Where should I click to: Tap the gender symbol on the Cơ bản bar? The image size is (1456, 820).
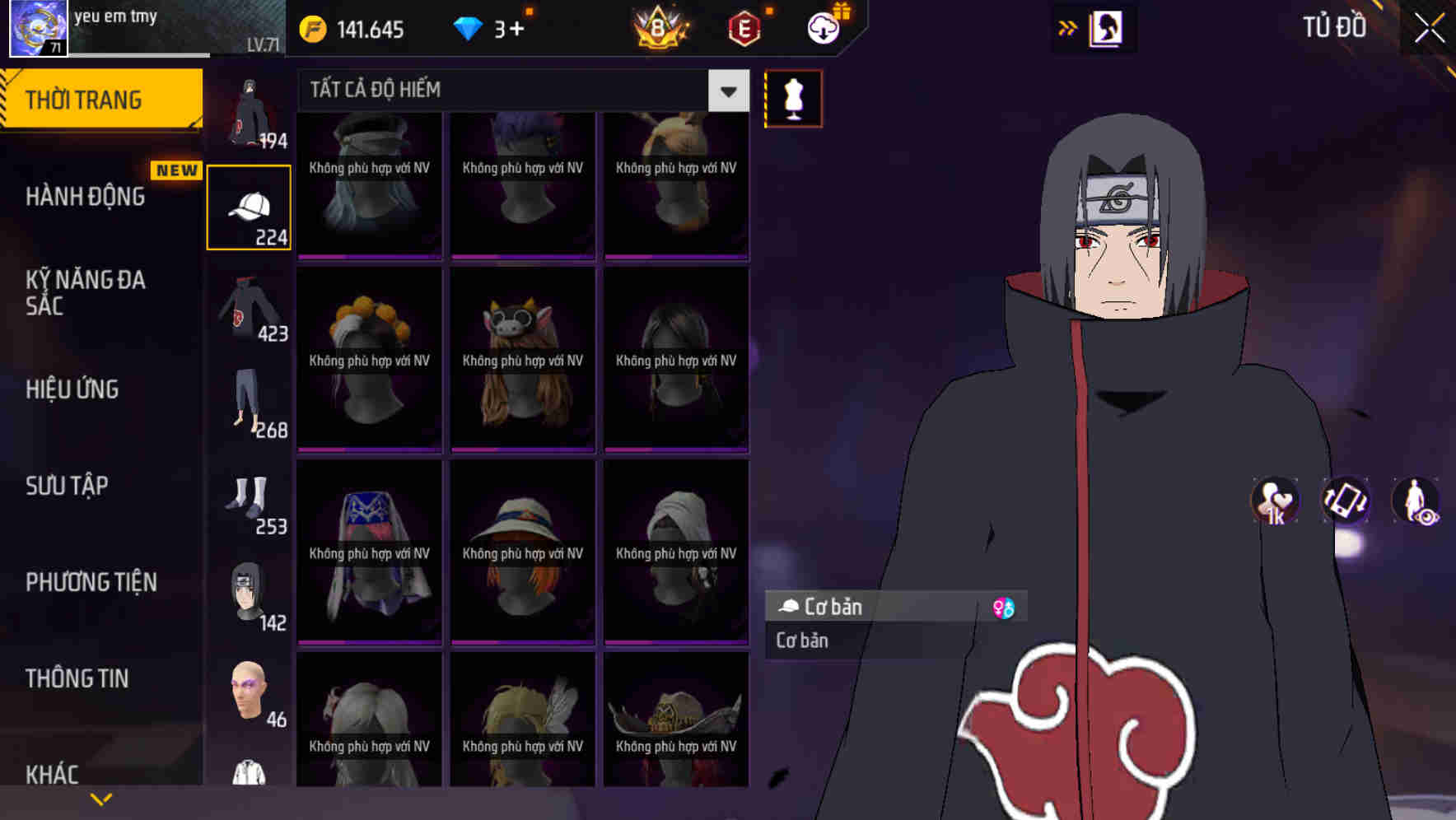click(1003, 607)
